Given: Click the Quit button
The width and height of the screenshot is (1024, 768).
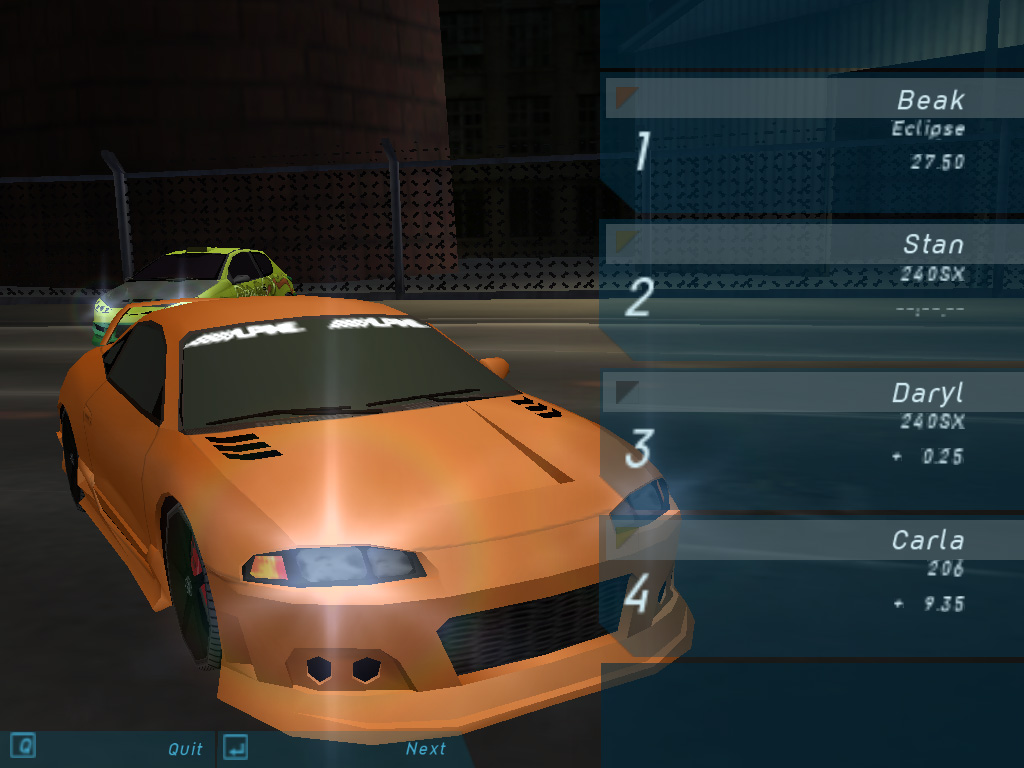Looking at the screenshot, I should [185, 748].
